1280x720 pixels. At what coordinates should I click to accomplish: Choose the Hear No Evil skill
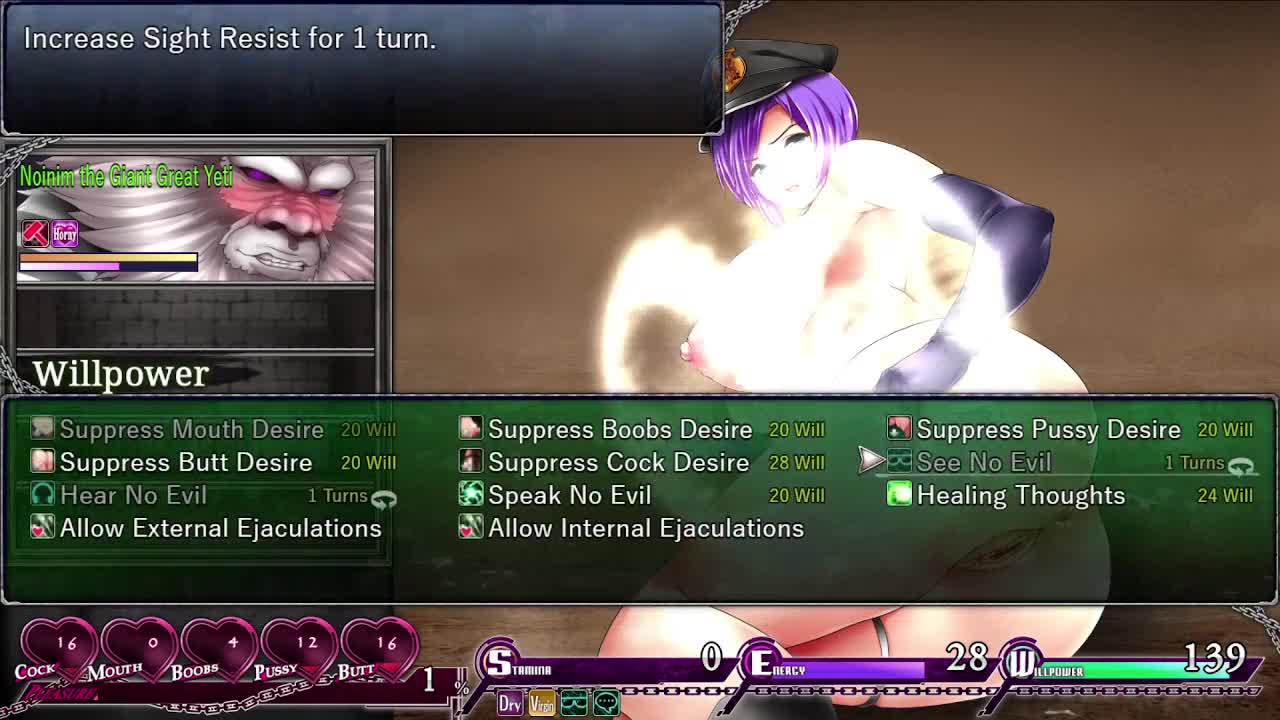coord(133,496)
